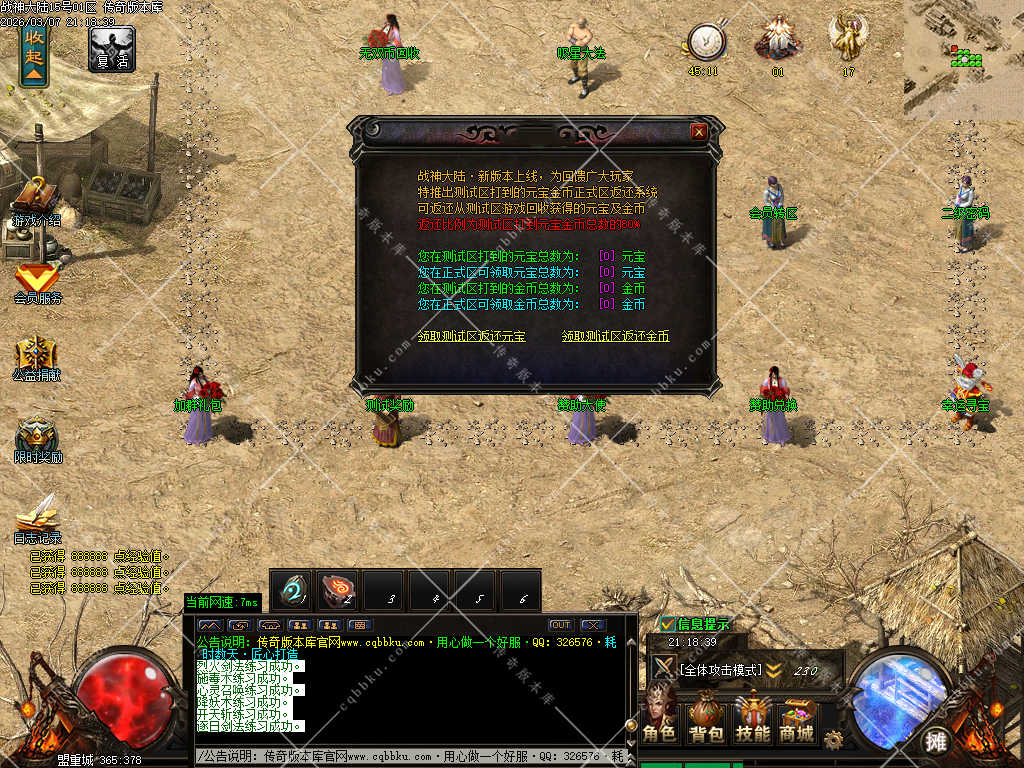Open 游戏介绍 game introduction

[x=36, y=200]
